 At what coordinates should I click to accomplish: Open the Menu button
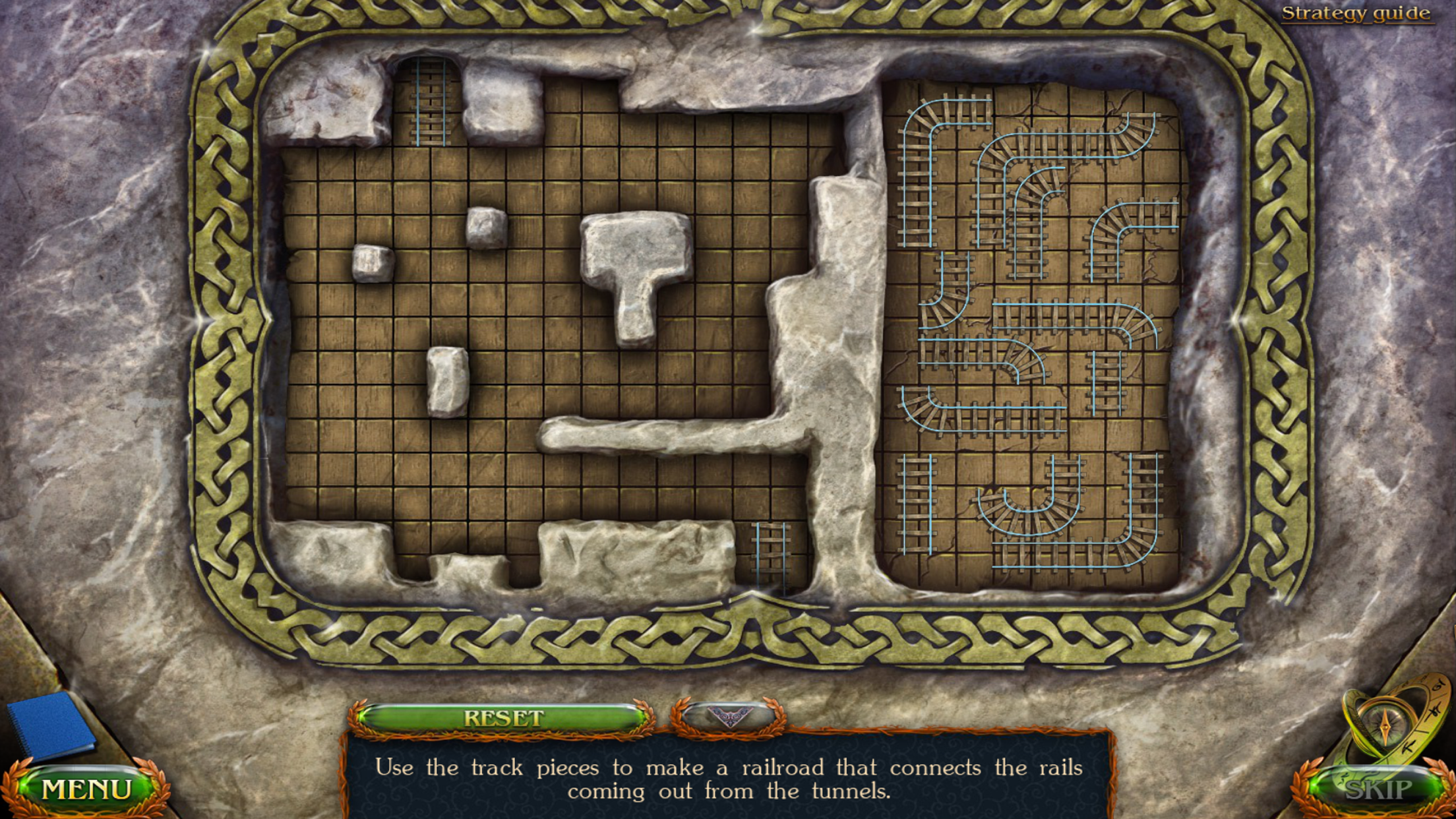(x=86, y=789)
